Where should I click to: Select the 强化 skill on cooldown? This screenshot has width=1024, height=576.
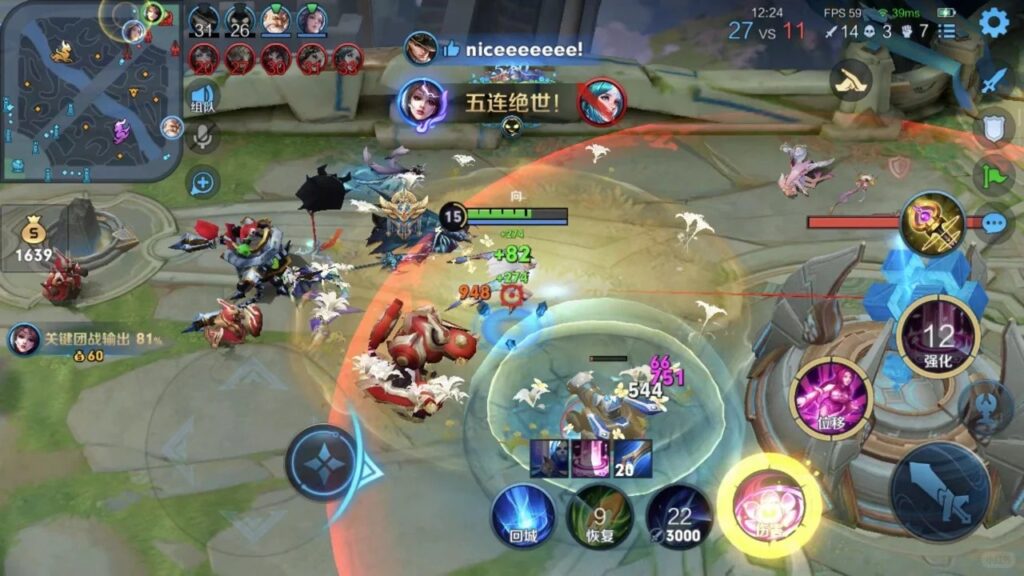[x=938, y=336]
